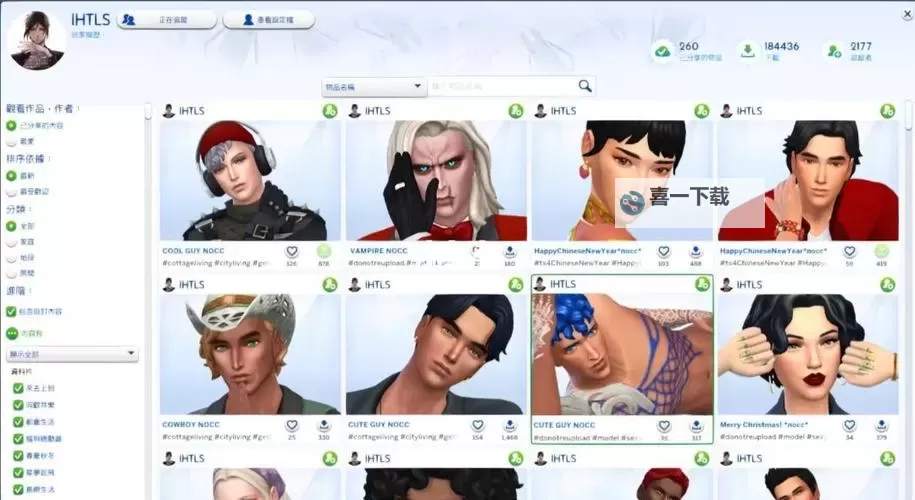Open the 物品名稱 search type dropdown
The width and height of the screenshot is (915, 500).
pos(375,87)
